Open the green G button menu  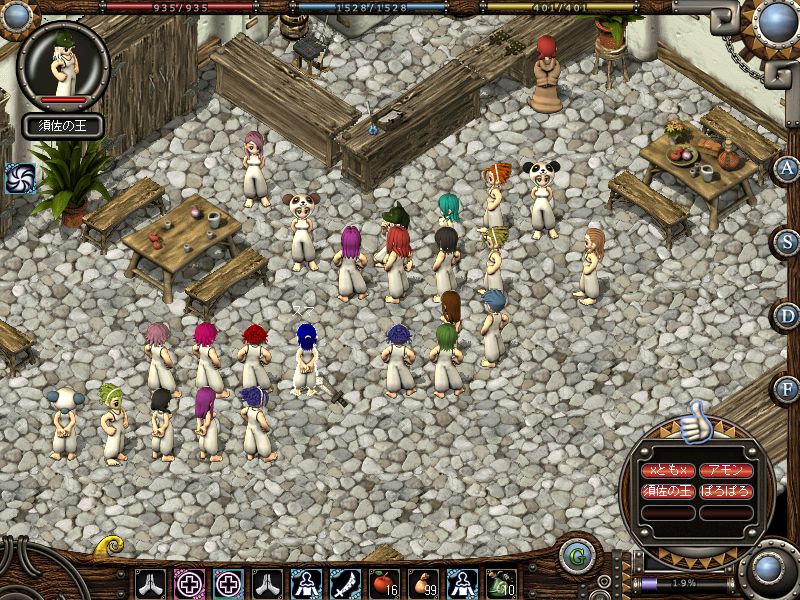(576, 556)
